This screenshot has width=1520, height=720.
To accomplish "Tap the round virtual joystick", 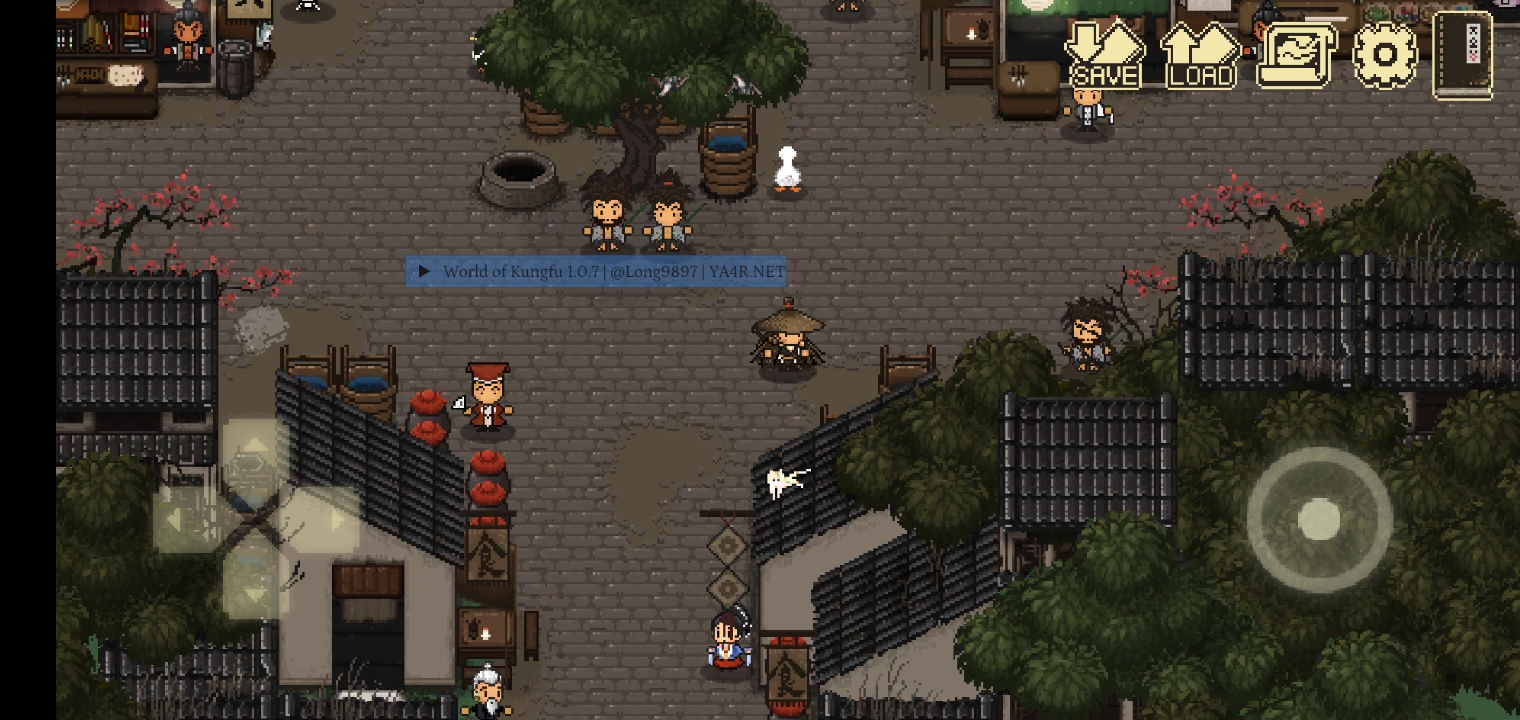I will point(1319,520).
